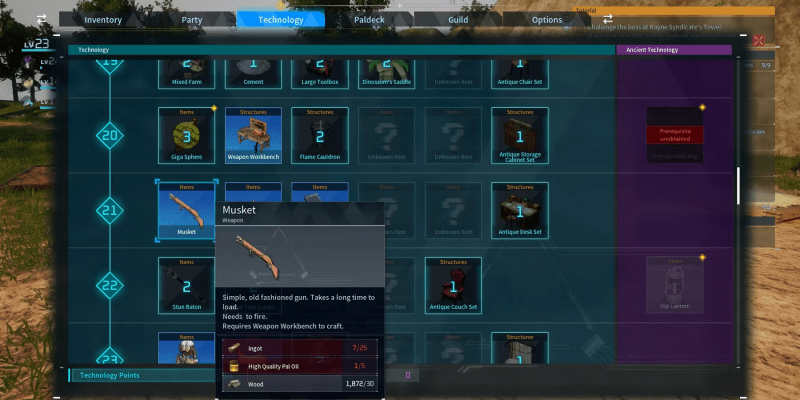Go to the Guild tab
This screenshot has width=800, height=400.
(457, 19)
